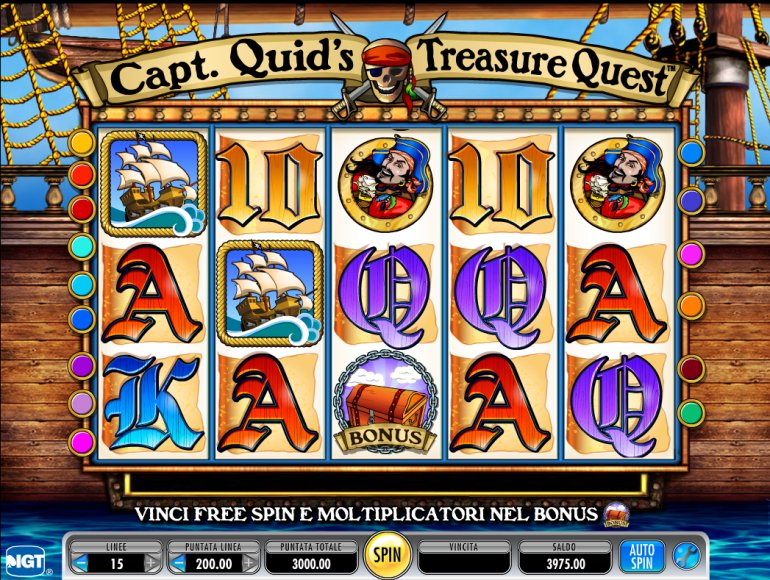Raise the Puntata Linea bet
The height and width of the screenshot is (580, 770).
pos(250,565)
